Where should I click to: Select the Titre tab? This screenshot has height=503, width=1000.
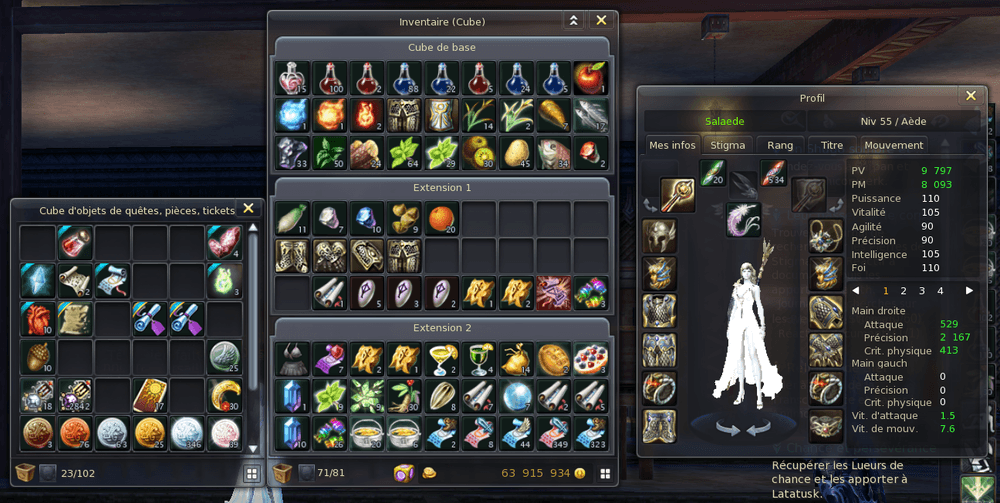pos(832,145)
